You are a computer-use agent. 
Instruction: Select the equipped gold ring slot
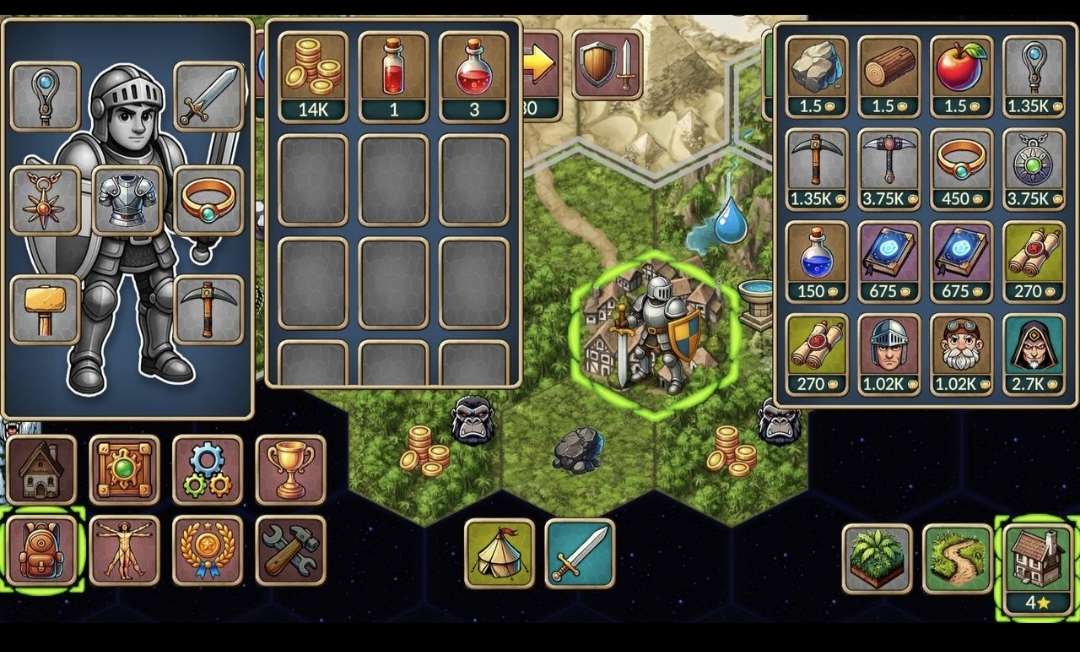tap(208, 199)
